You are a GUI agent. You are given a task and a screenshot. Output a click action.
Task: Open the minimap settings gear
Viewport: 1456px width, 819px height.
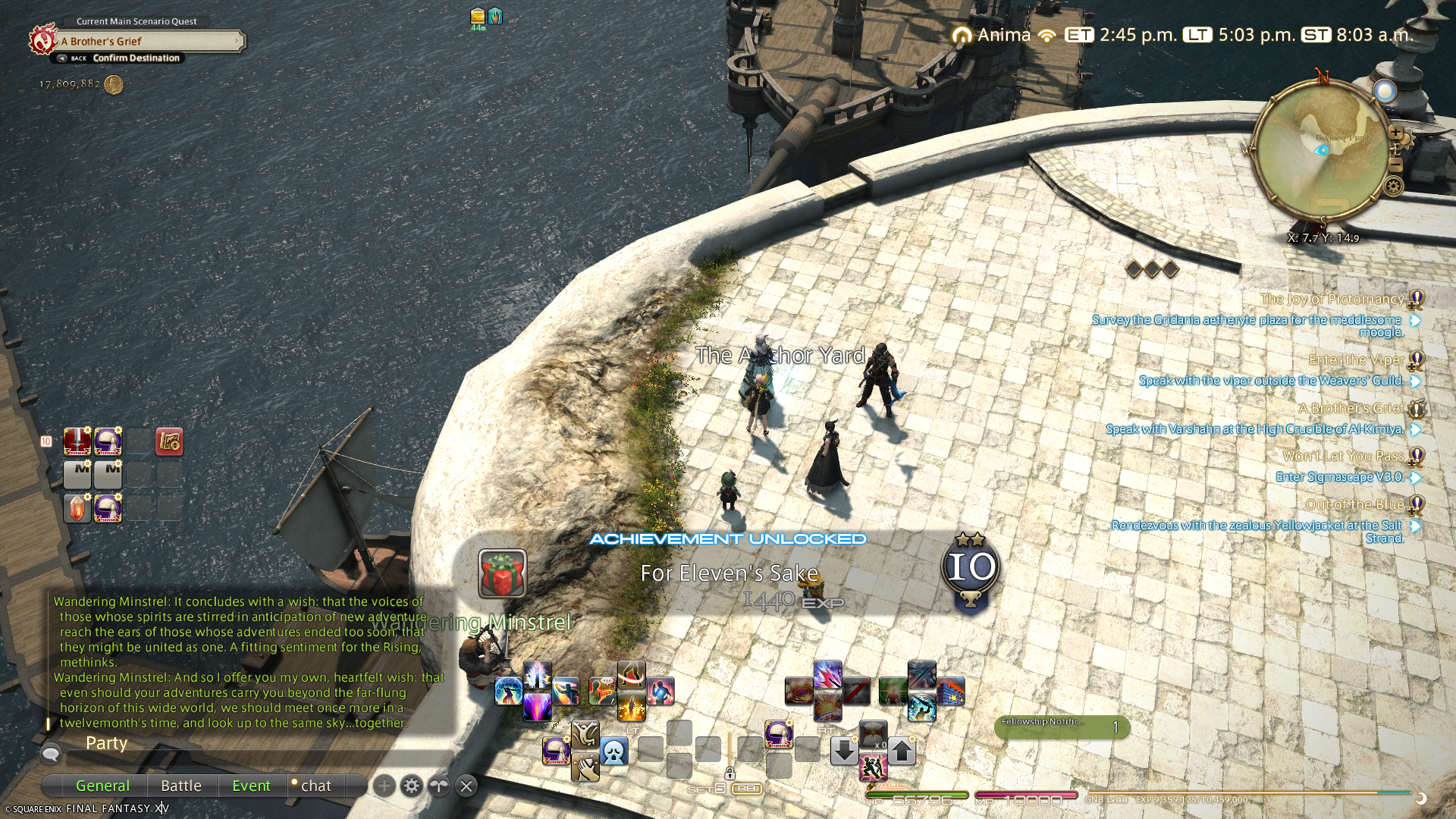(1394, 186)
